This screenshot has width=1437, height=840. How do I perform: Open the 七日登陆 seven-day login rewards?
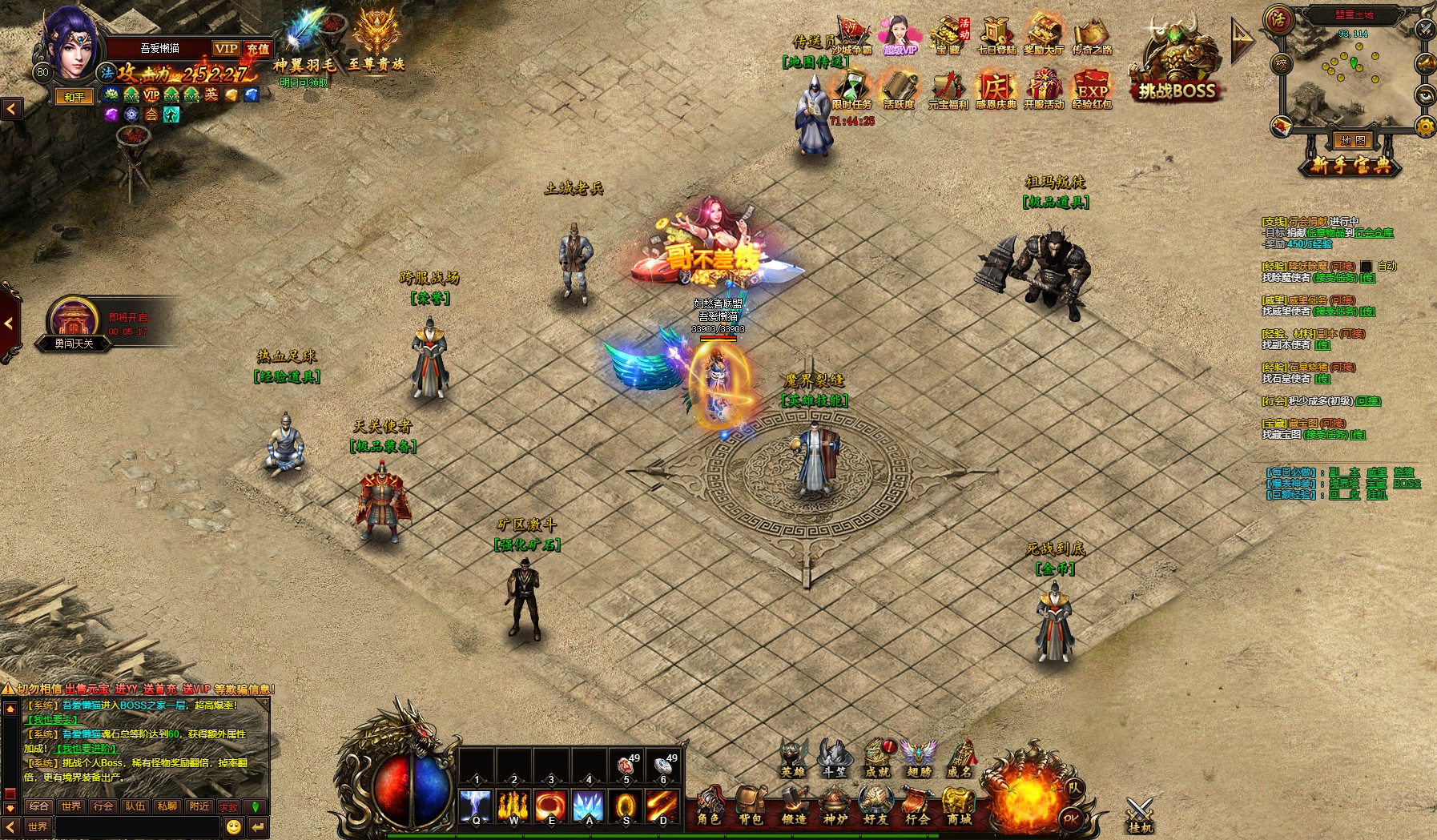coord(996,37)
